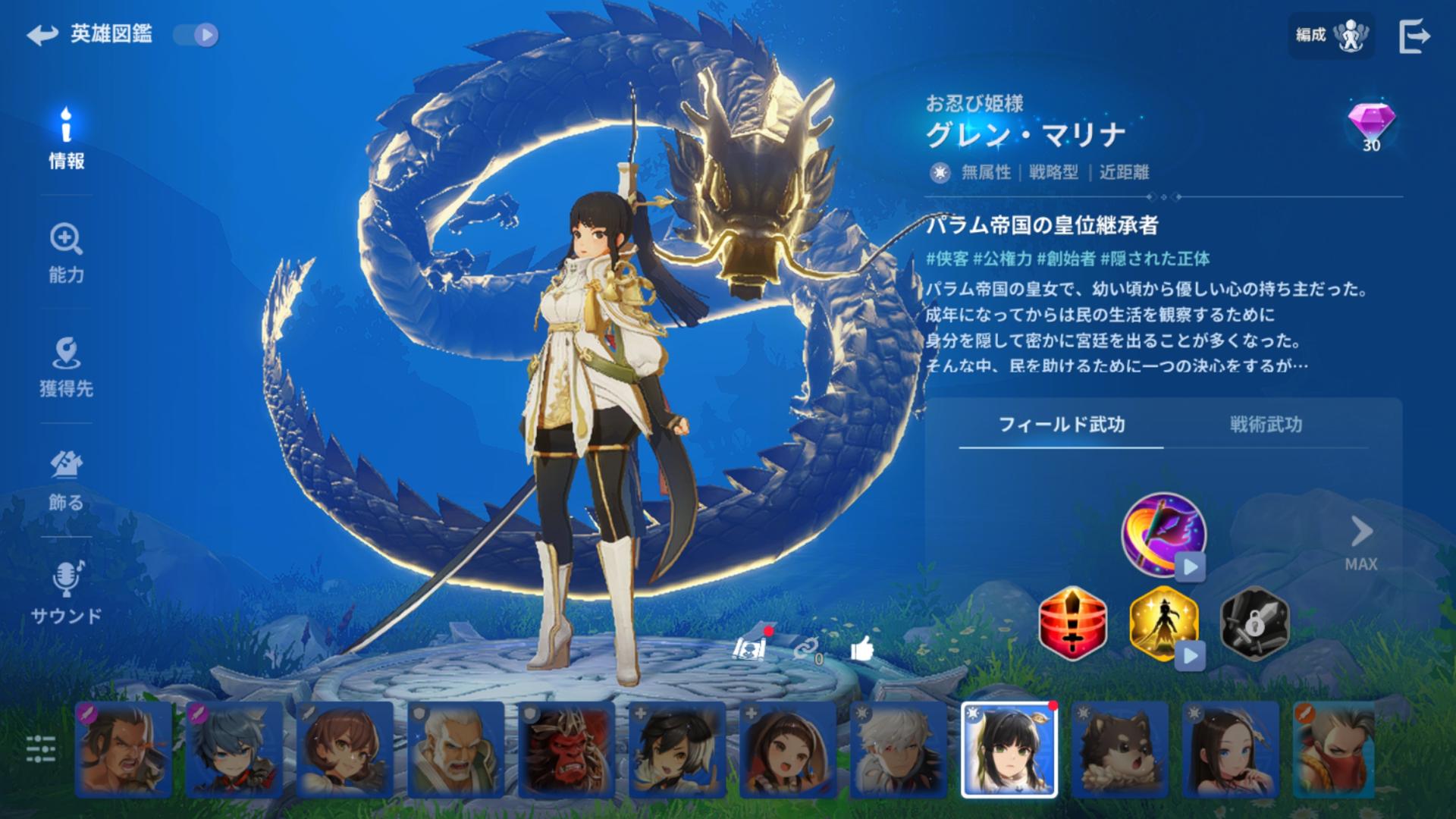
Task: Select the red sword skill icon
Action: (1072, 623)
